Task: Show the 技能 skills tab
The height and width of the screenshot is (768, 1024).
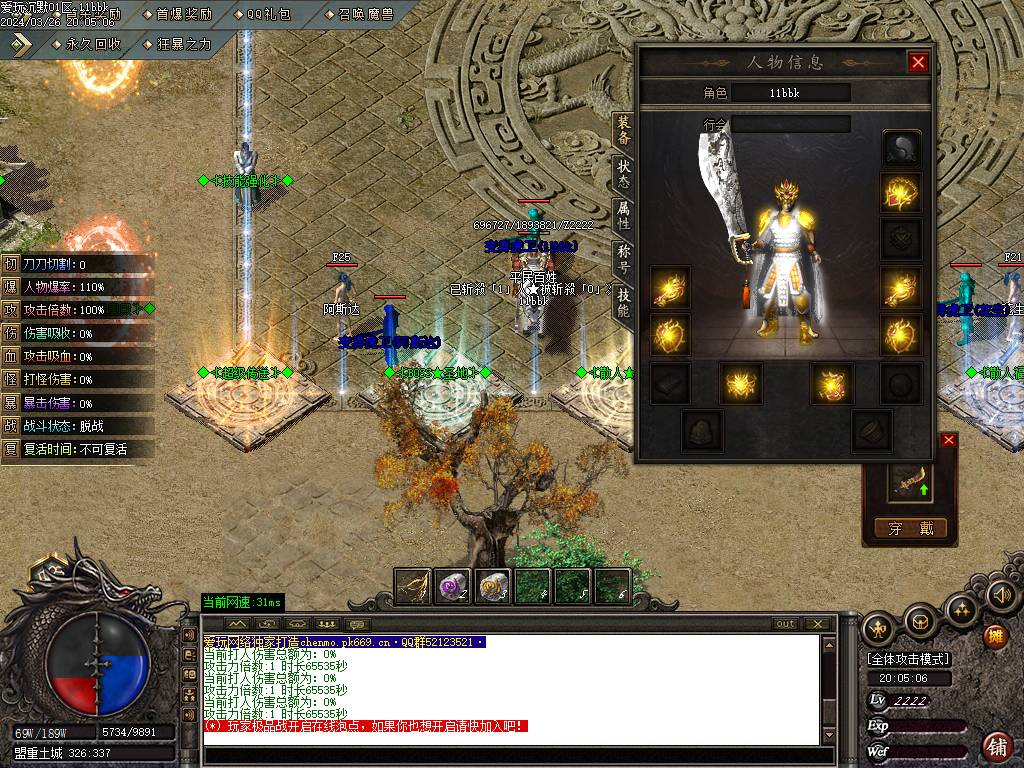Action: tap(624, 301)
